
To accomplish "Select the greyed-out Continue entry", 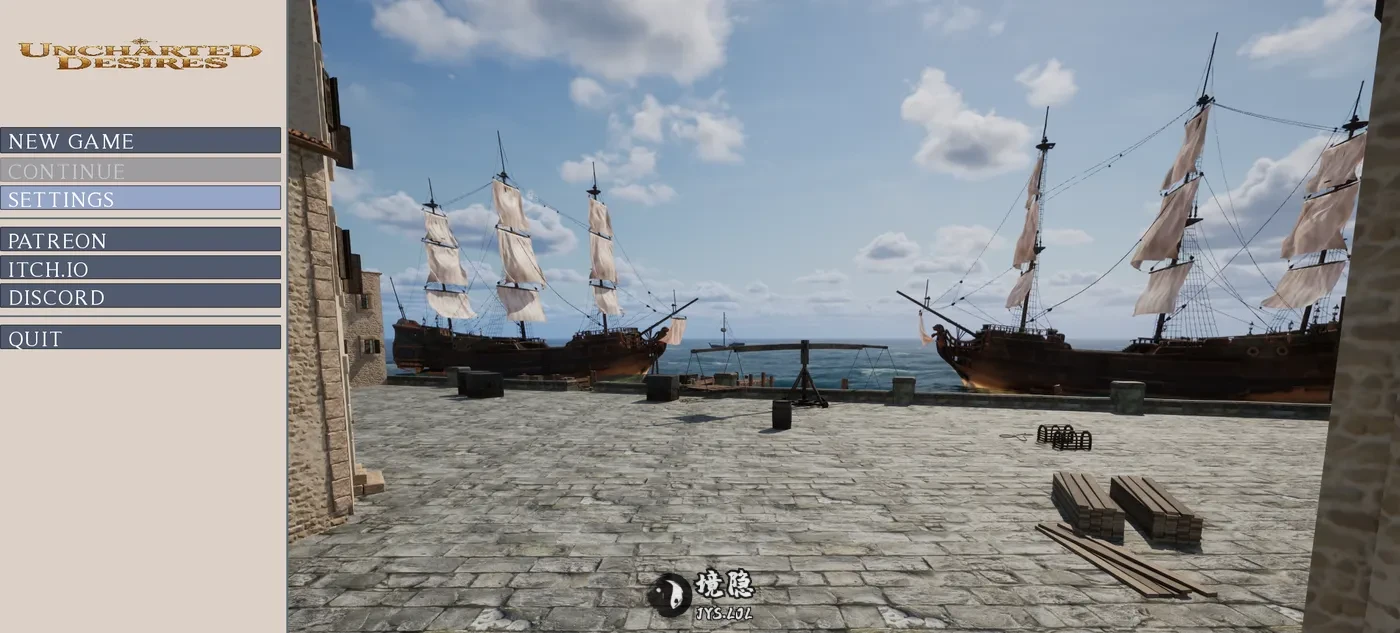I will click(140, 171).
